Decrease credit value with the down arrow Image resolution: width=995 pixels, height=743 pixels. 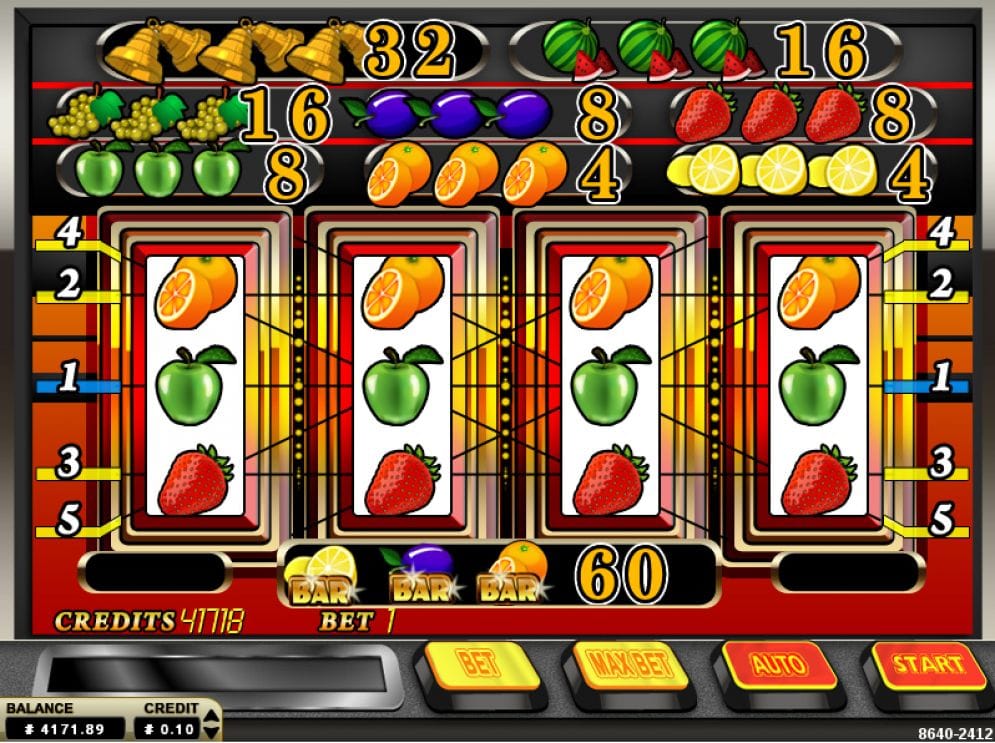(210, 733)
